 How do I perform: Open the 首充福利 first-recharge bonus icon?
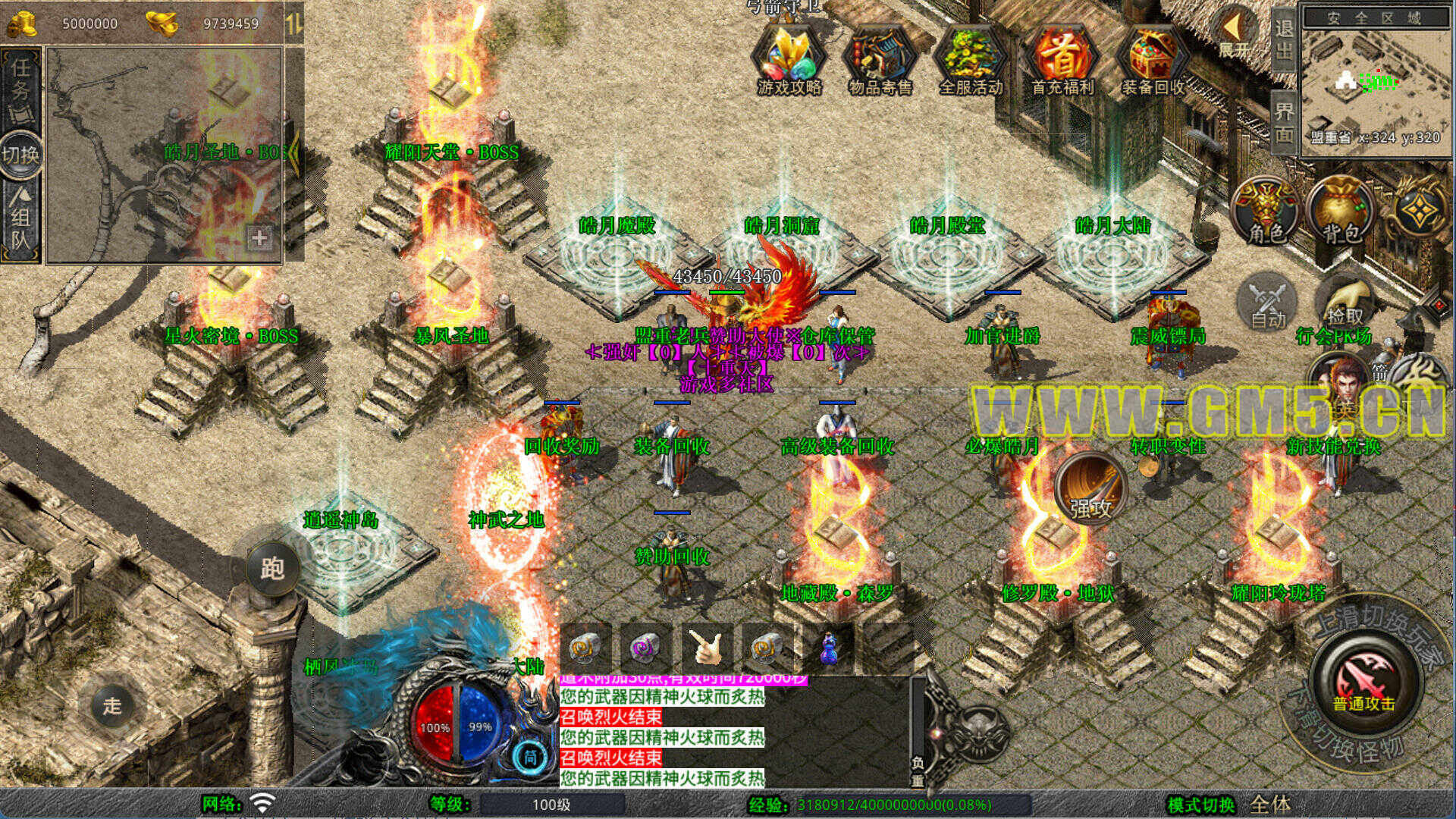[1062, 59]
